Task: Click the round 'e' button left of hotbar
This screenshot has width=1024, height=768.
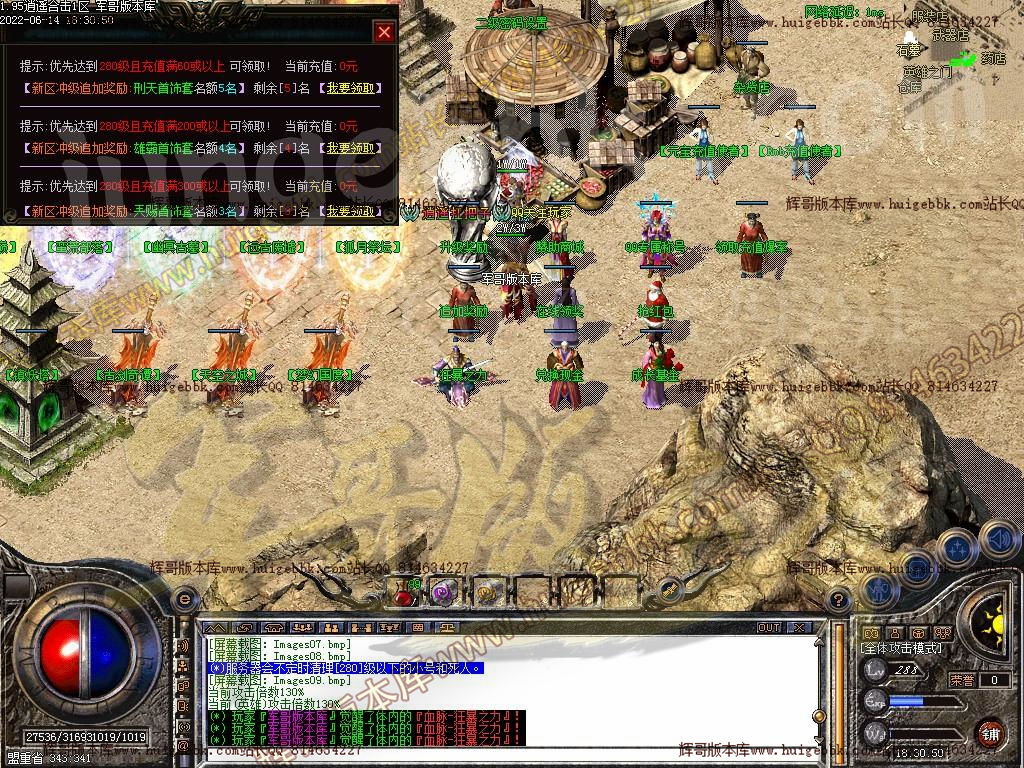Action: [x=183, y=599]
